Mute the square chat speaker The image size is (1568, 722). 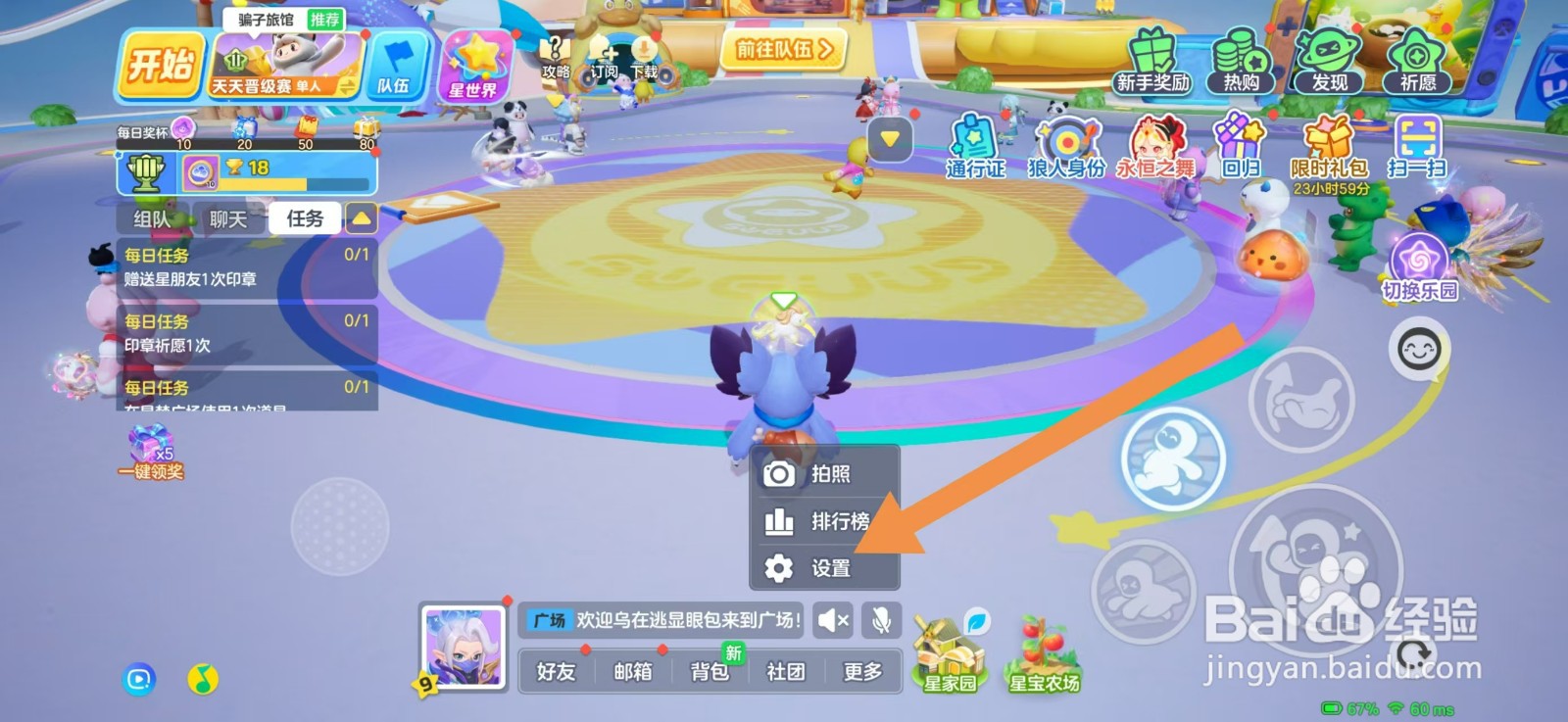pyautogui.click(x=831, y=621)
